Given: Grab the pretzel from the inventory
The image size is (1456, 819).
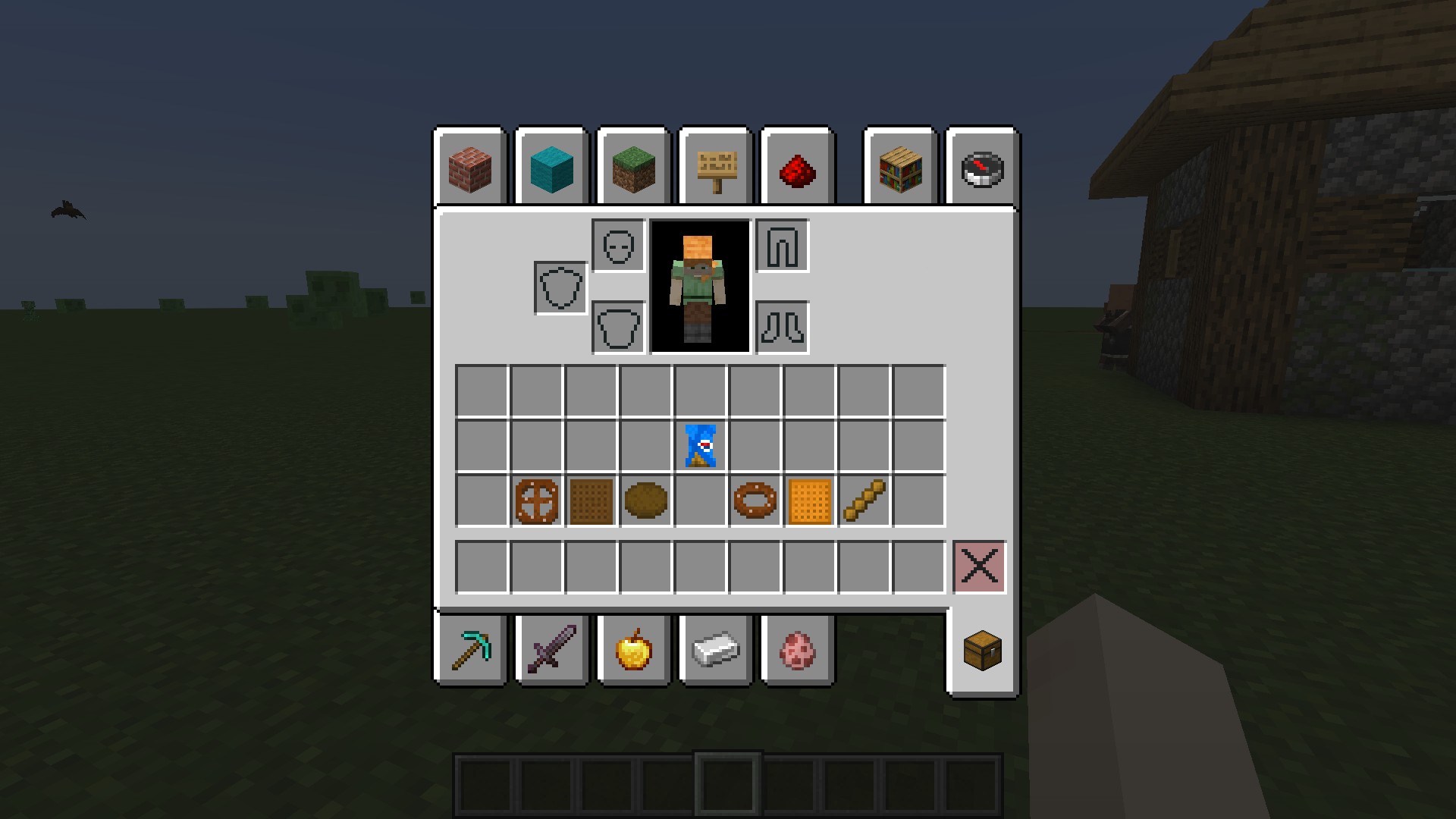Looking at the screenshot, I should (x=538, y=500).
